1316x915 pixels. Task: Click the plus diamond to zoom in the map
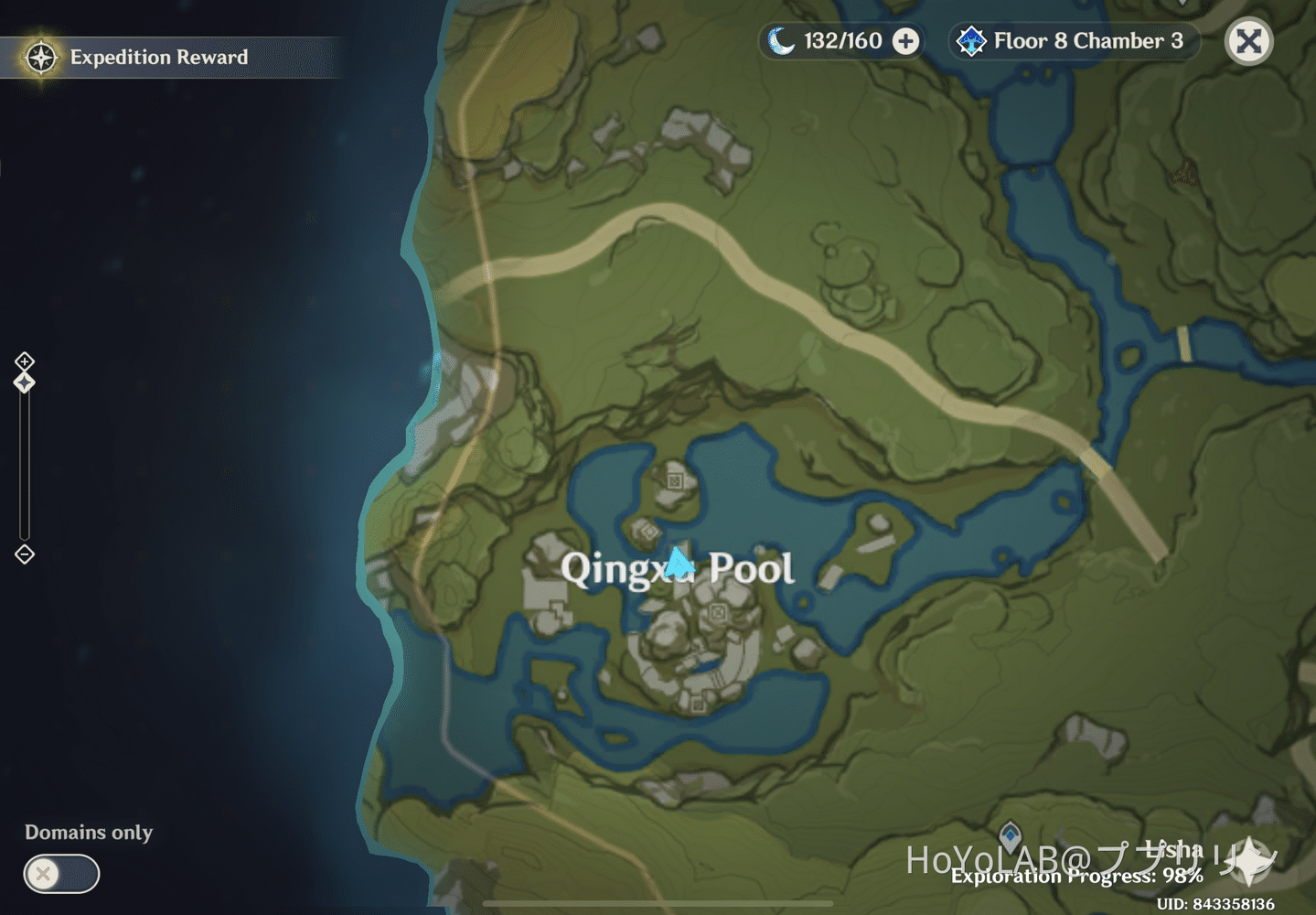(24, 361)
